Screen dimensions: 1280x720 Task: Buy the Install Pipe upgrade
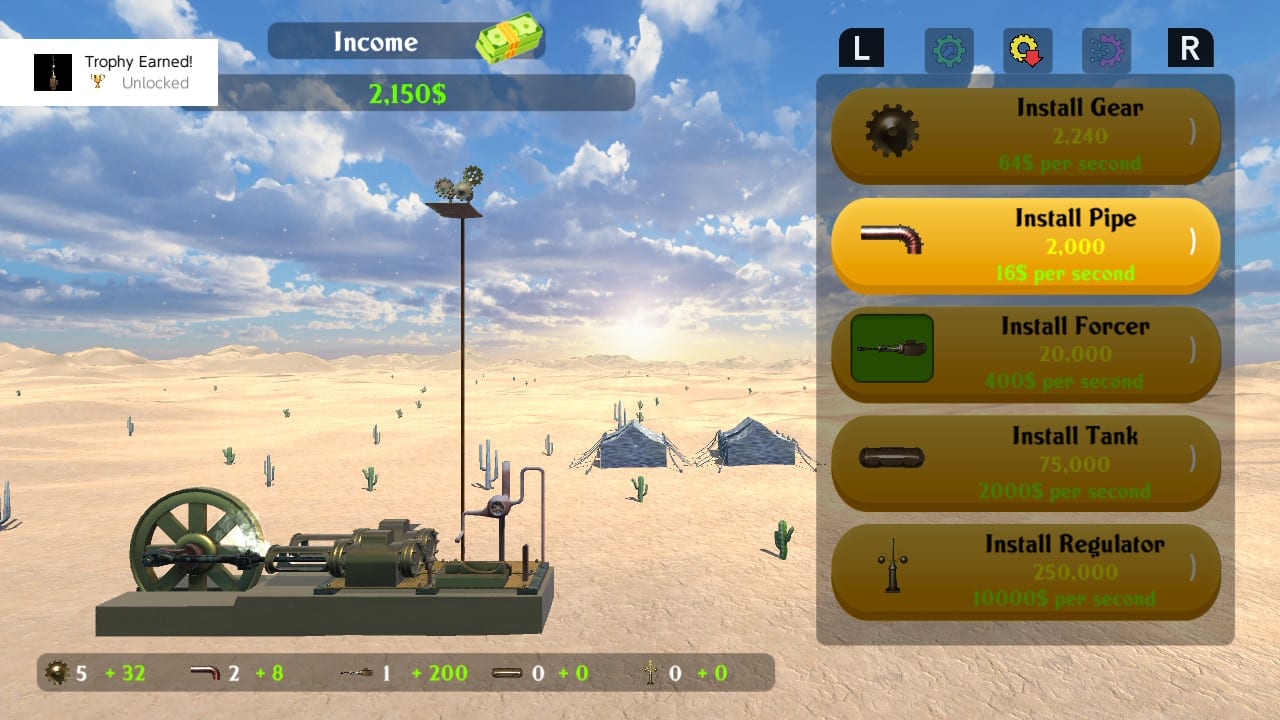tap(1025, 245)
